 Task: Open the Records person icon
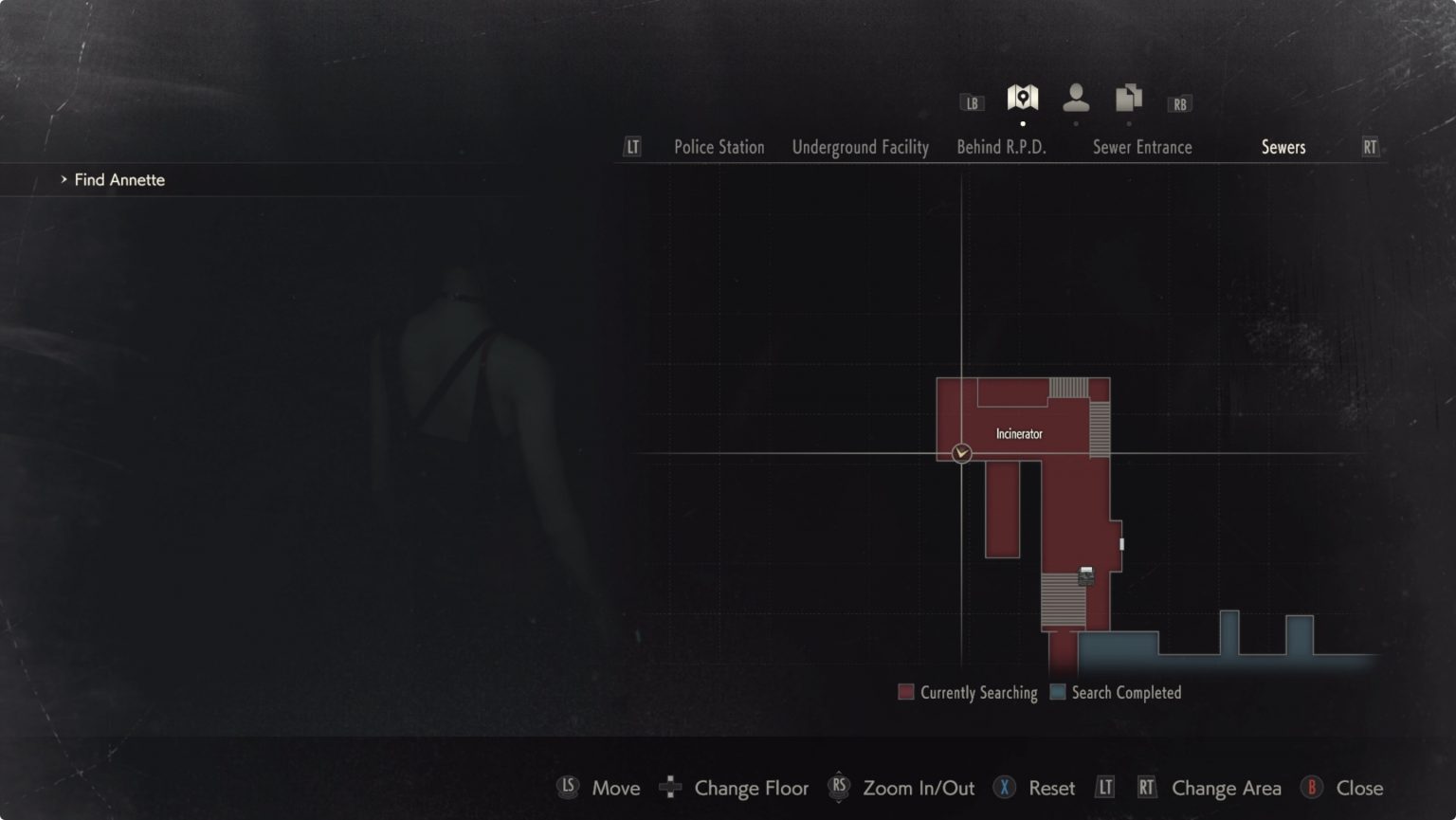[1075, 98]
